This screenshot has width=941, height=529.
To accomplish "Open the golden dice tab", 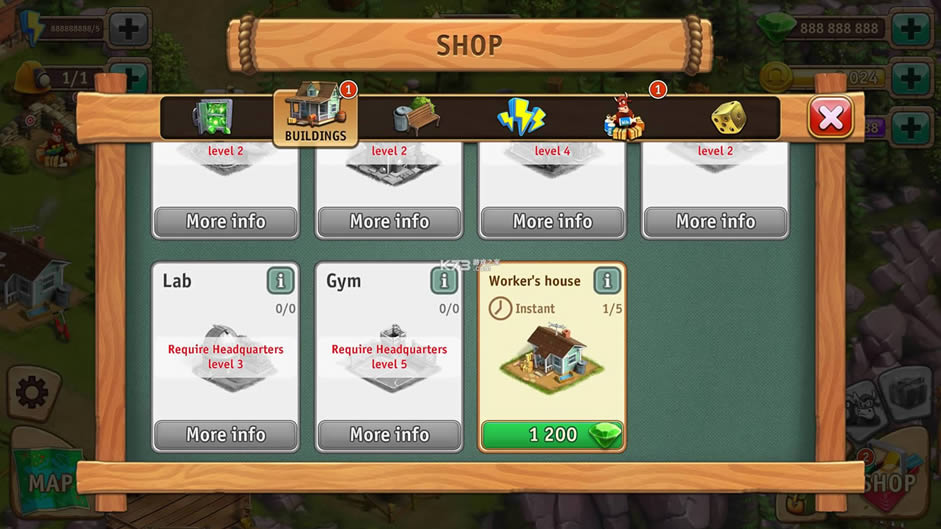I will tap(729, 118).
